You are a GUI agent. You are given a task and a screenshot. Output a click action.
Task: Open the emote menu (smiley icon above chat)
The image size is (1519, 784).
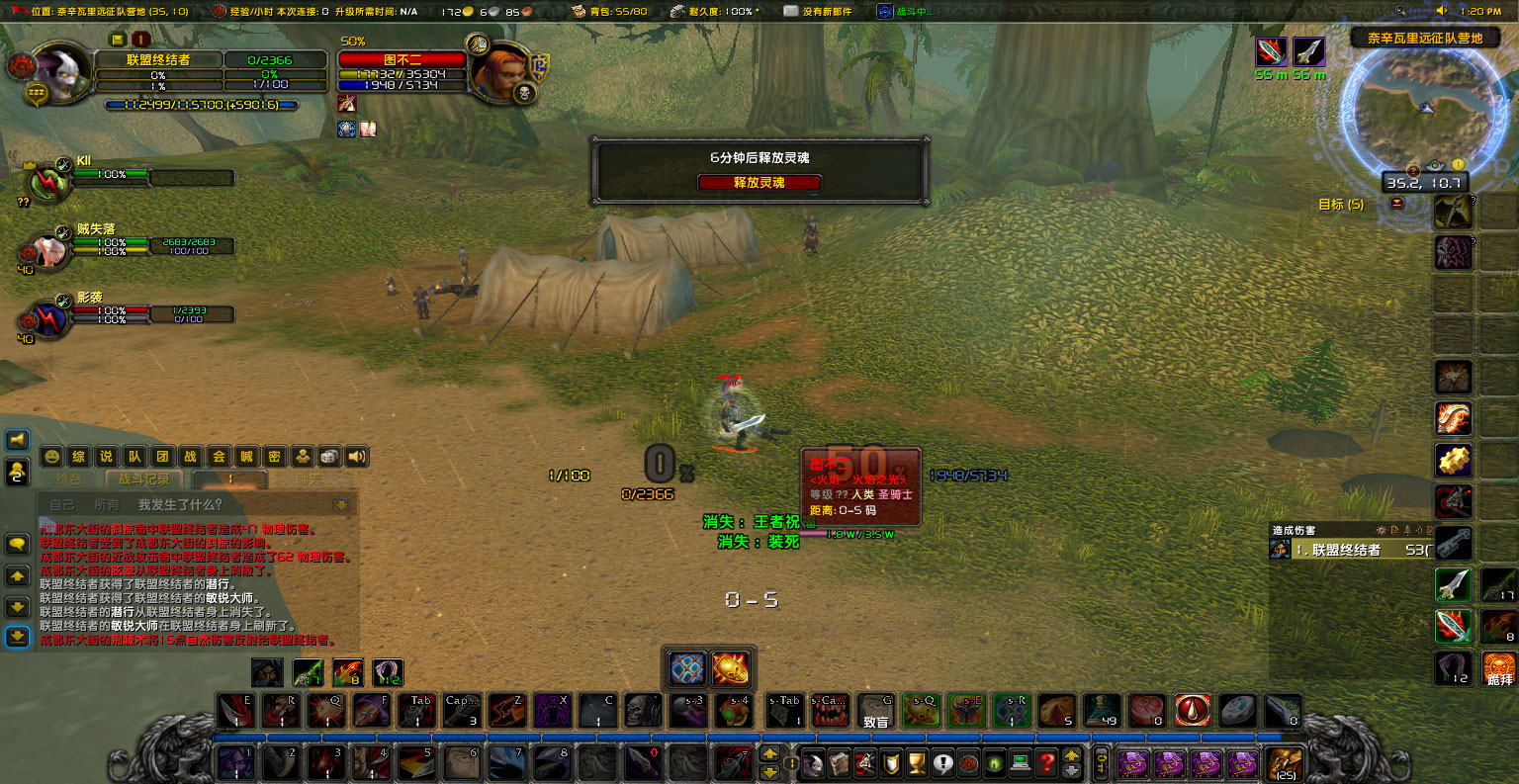[x=51, y=456]
